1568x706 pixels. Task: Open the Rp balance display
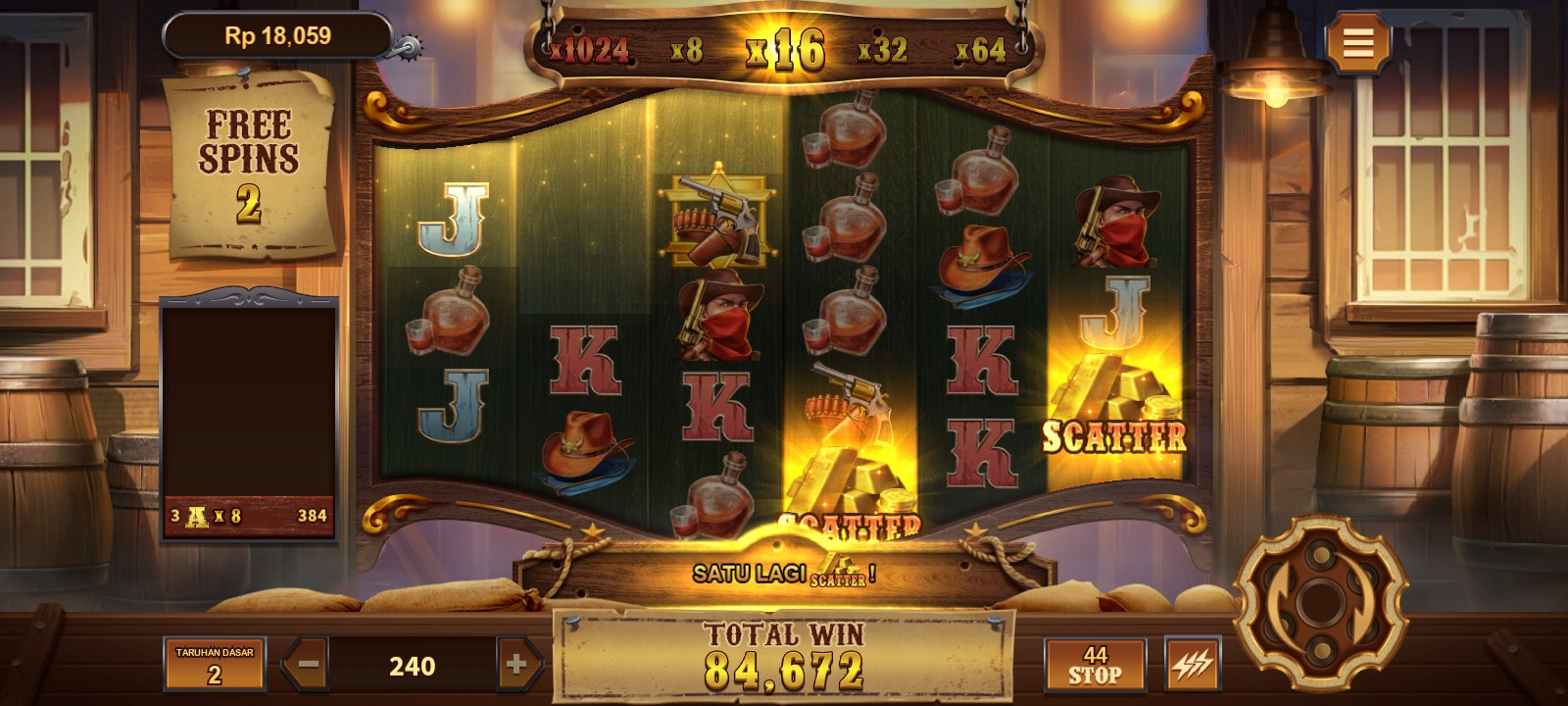coord(277,36)
